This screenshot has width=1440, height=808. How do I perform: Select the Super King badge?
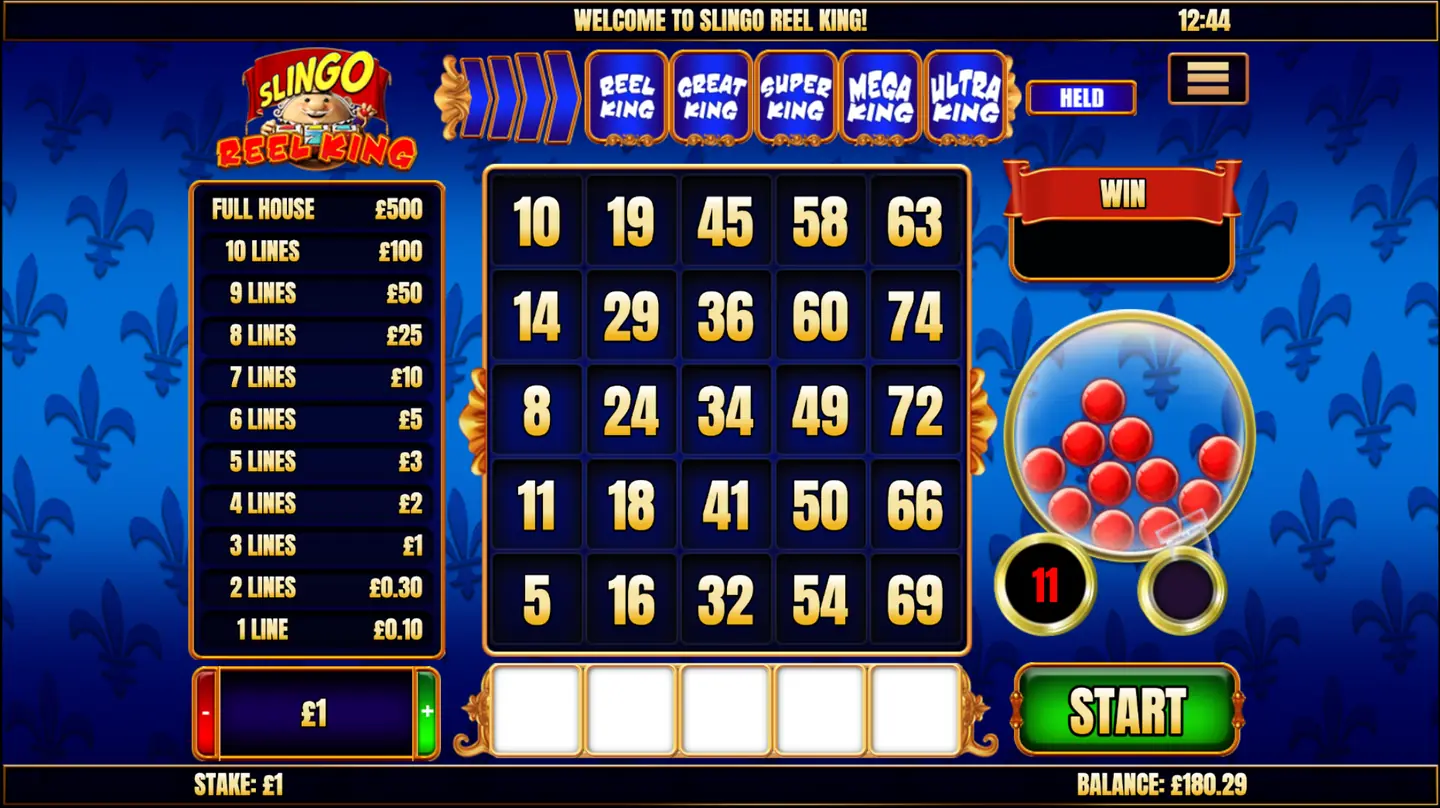click(795, 97)
